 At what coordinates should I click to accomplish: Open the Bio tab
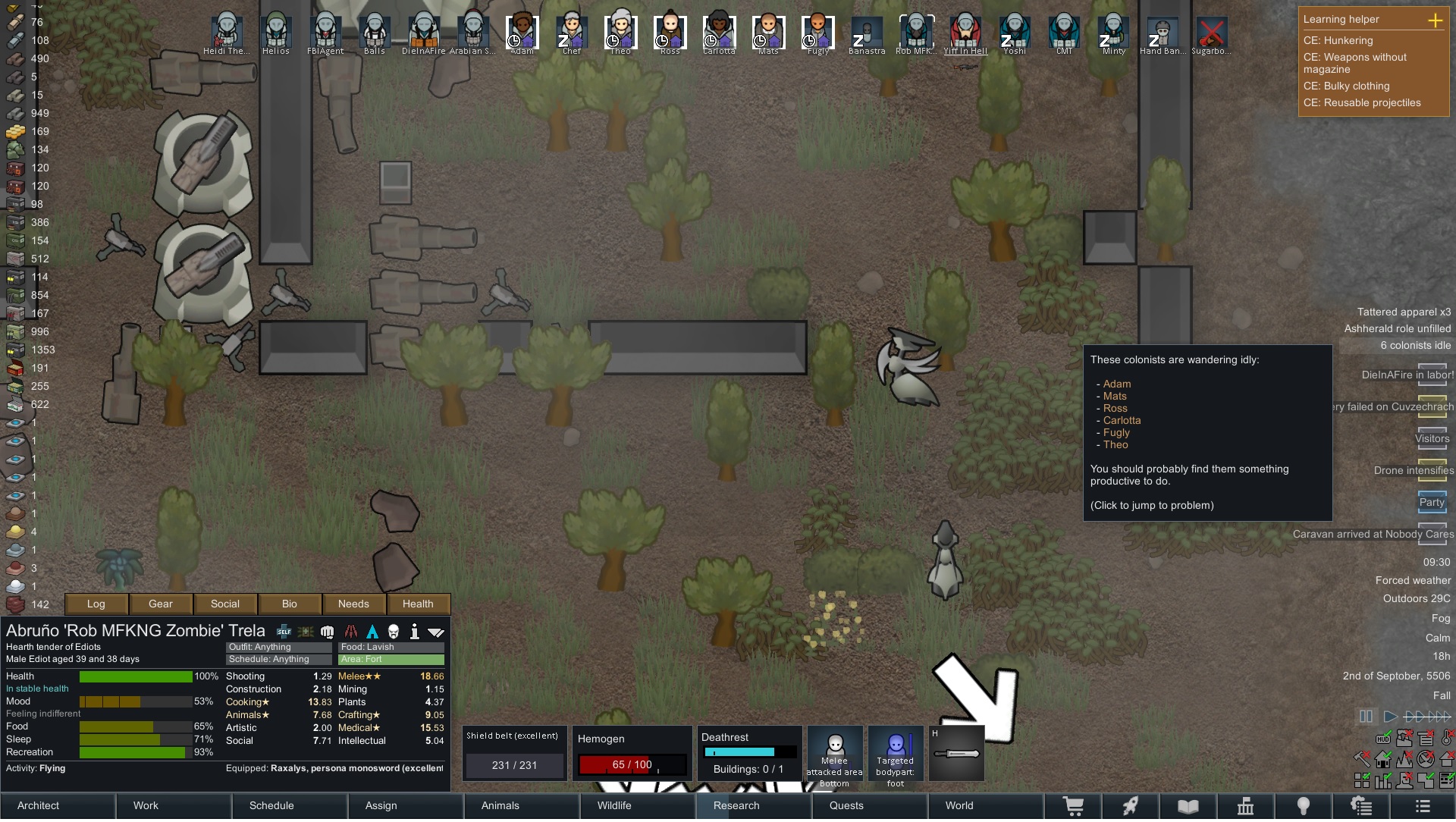tap(290, 604)
